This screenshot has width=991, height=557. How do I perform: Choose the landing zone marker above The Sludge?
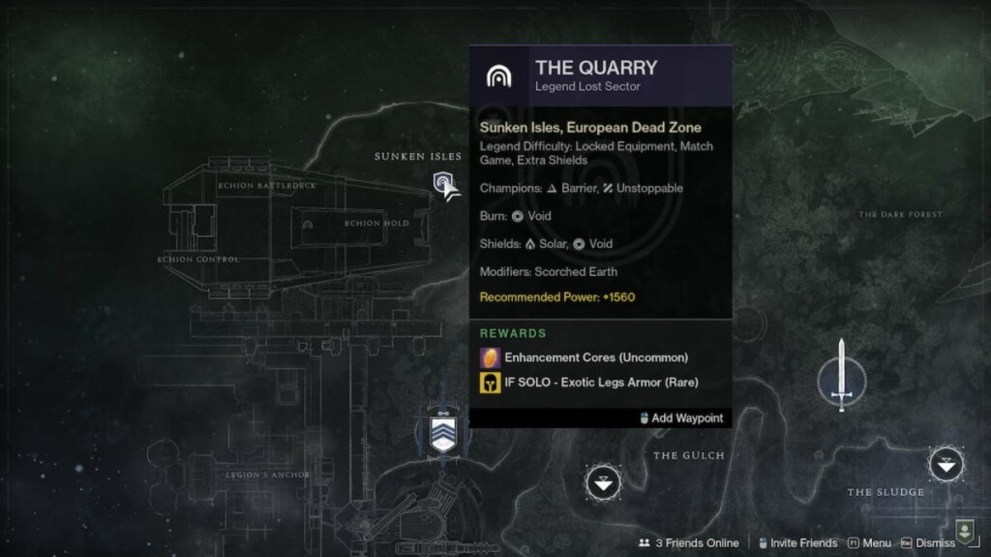point(946,464)
